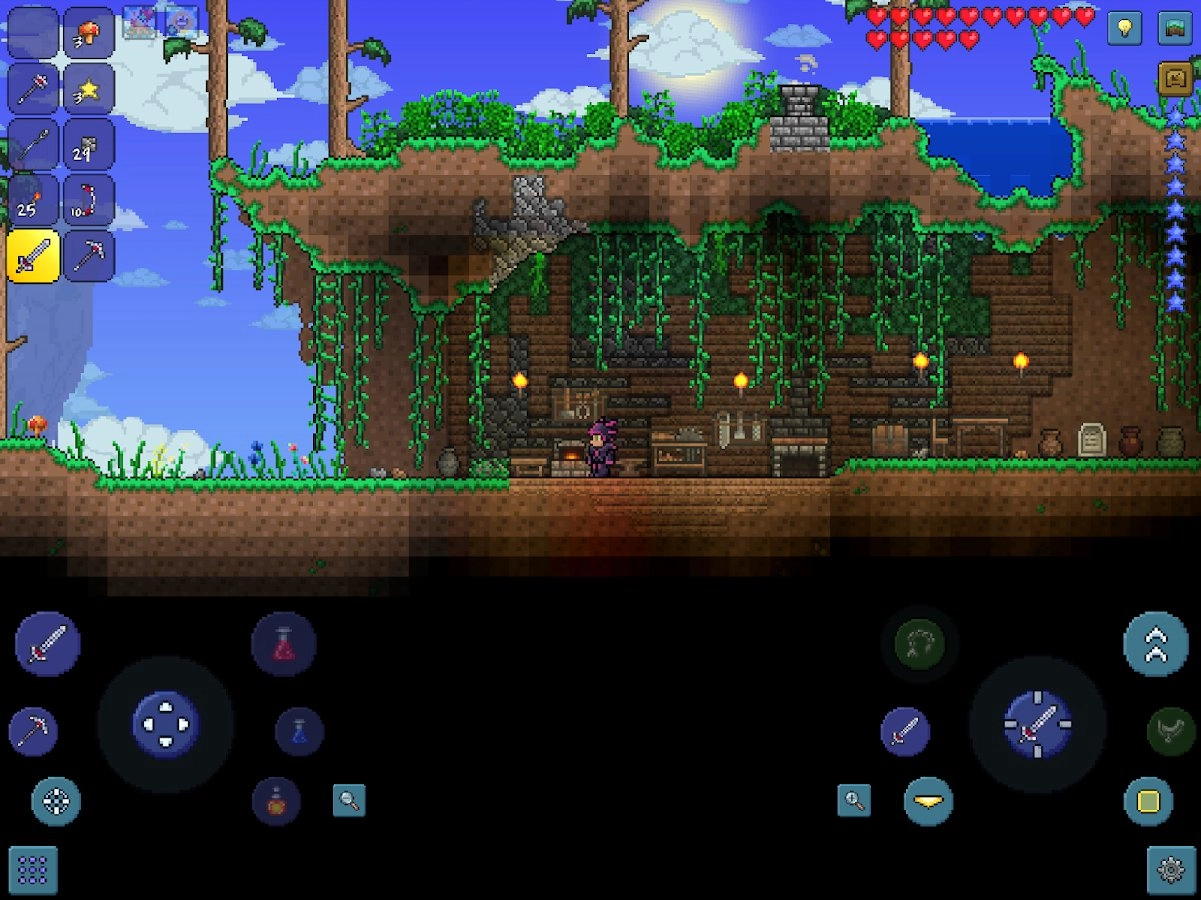Toggle the yellow square button
The height and width of the screenshot is (900, 1201).
pyautogui.click(x=1148, y=801)
